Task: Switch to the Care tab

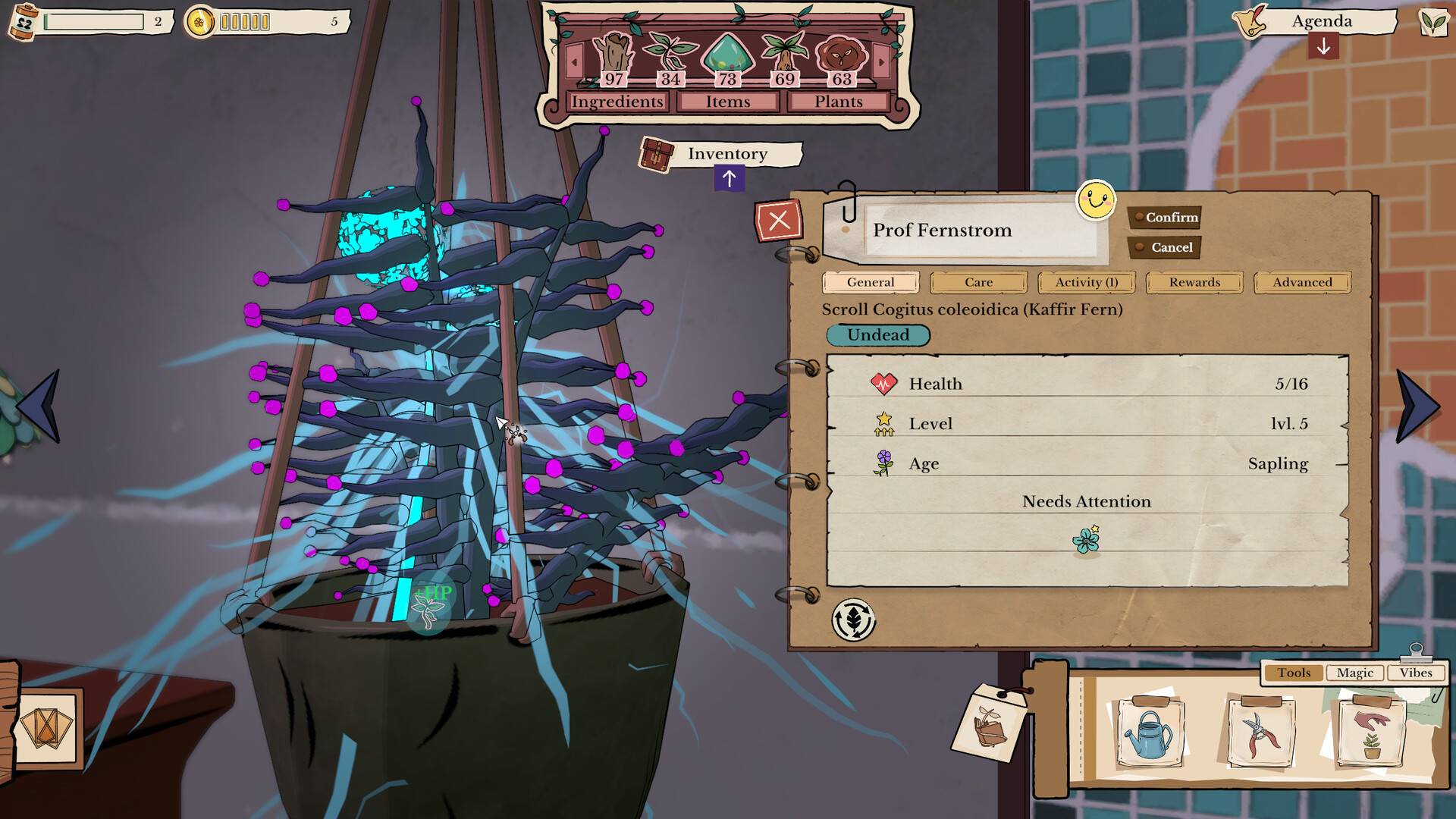Action: (978, 282)
